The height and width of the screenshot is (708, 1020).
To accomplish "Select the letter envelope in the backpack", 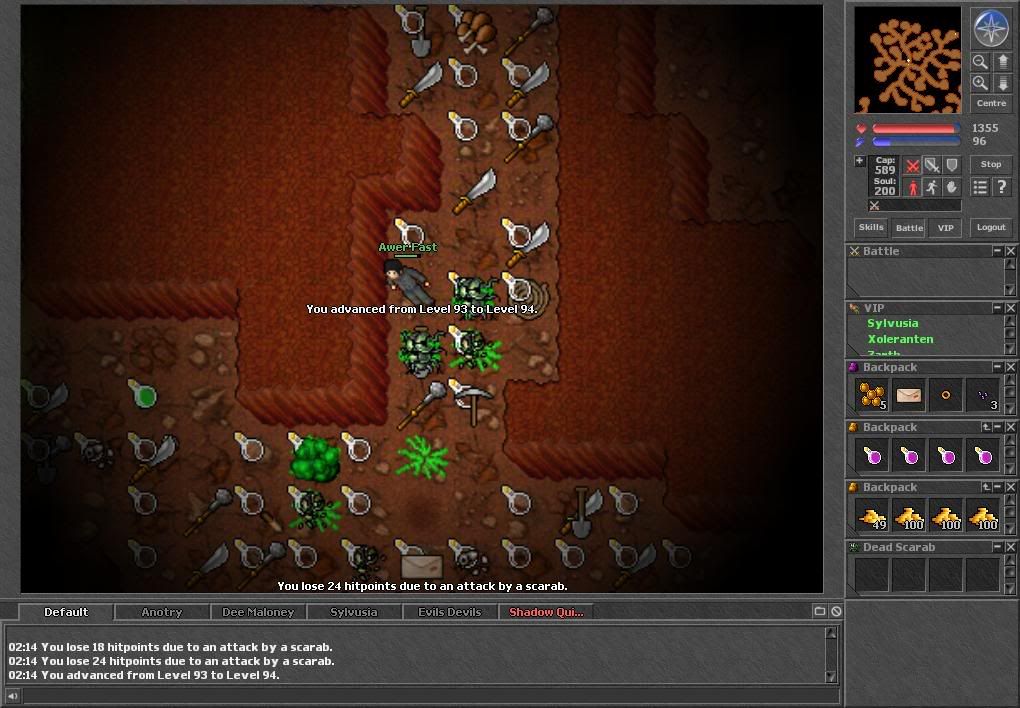I will tap(909, 396).
